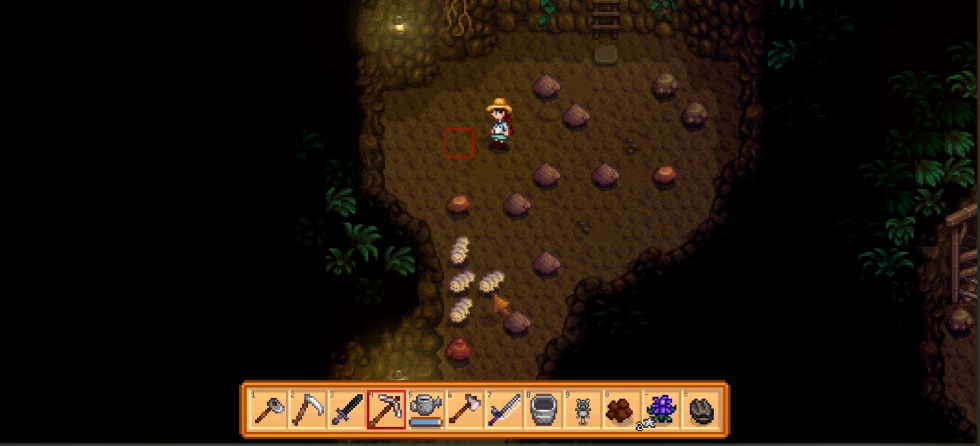This screenshot has height=446, width=980.
Task: Select the highlighted pickaxe slot
Action: [386, 410]
